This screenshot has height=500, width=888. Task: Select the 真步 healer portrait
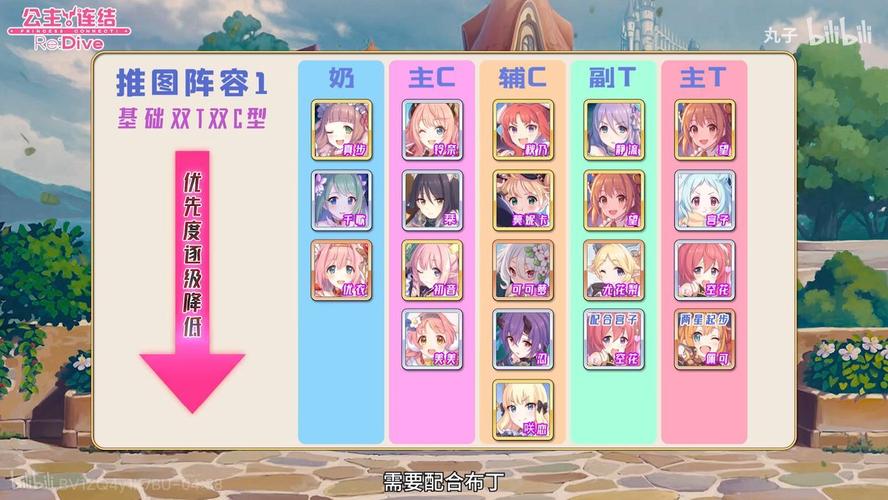(x=341, y=130)
